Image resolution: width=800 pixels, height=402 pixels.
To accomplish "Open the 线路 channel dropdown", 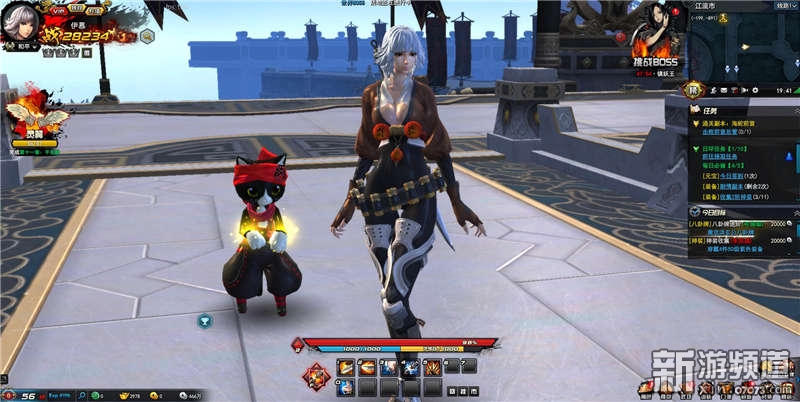I will coord(786,5).
